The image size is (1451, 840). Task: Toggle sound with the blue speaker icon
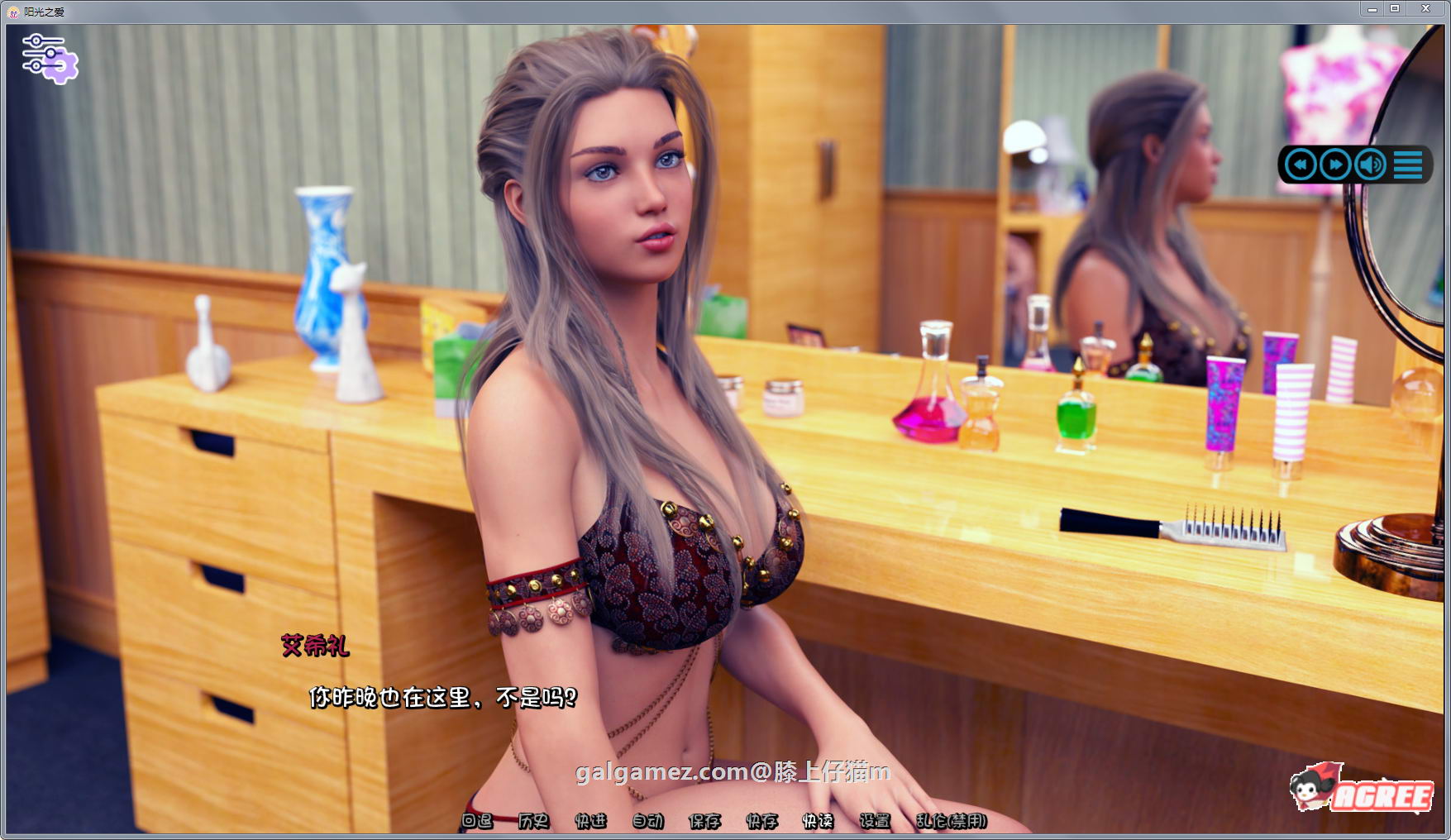1370,165
